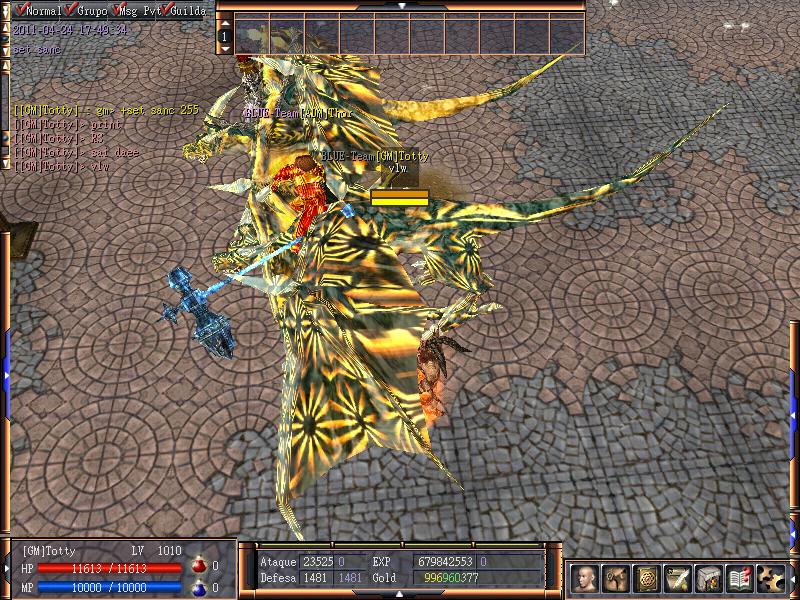Use the blue MP potion
The height and width of the screenshot is (600, 800).
click(x=198, y=588)
